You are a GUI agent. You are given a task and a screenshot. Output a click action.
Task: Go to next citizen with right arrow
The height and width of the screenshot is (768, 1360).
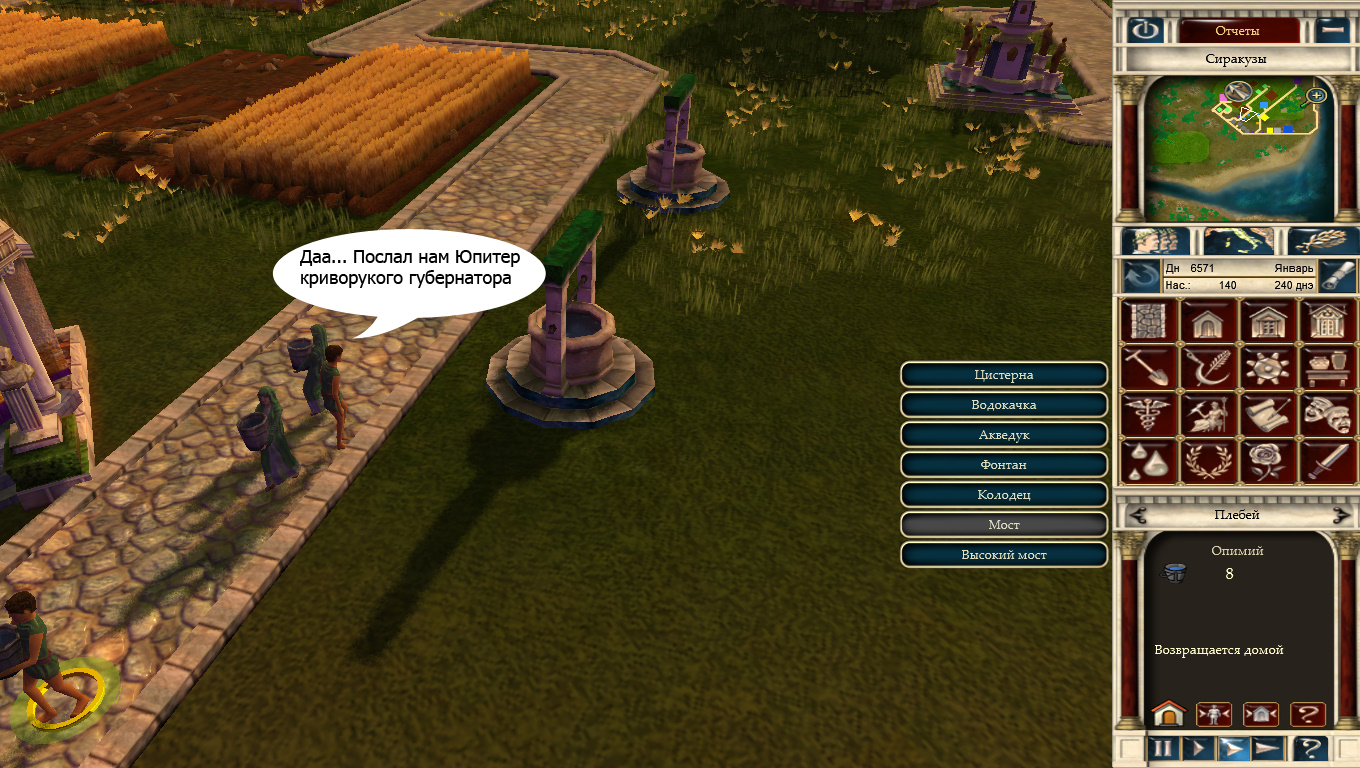[1340, 515]
